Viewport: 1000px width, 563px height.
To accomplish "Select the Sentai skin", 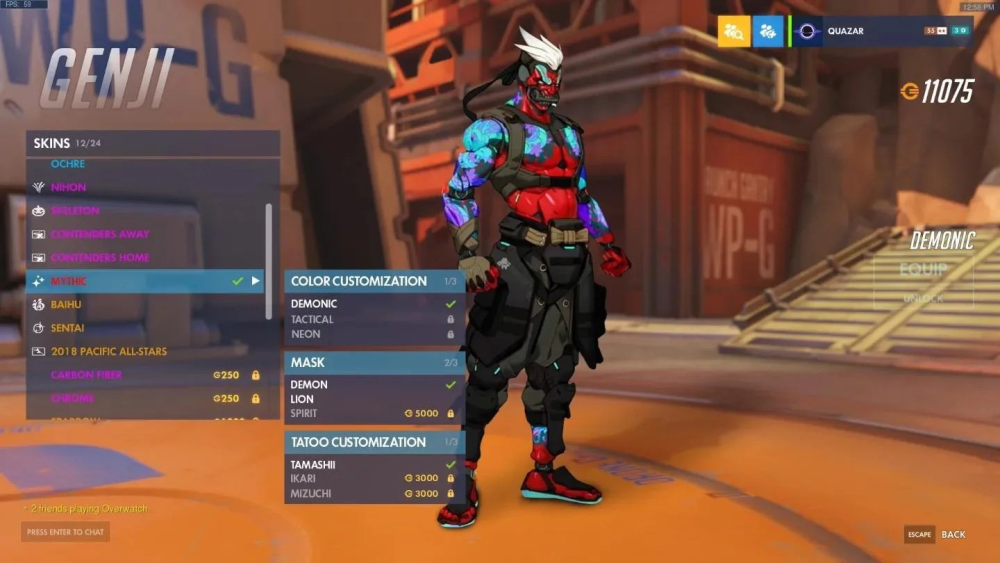I will coord(68,328).
